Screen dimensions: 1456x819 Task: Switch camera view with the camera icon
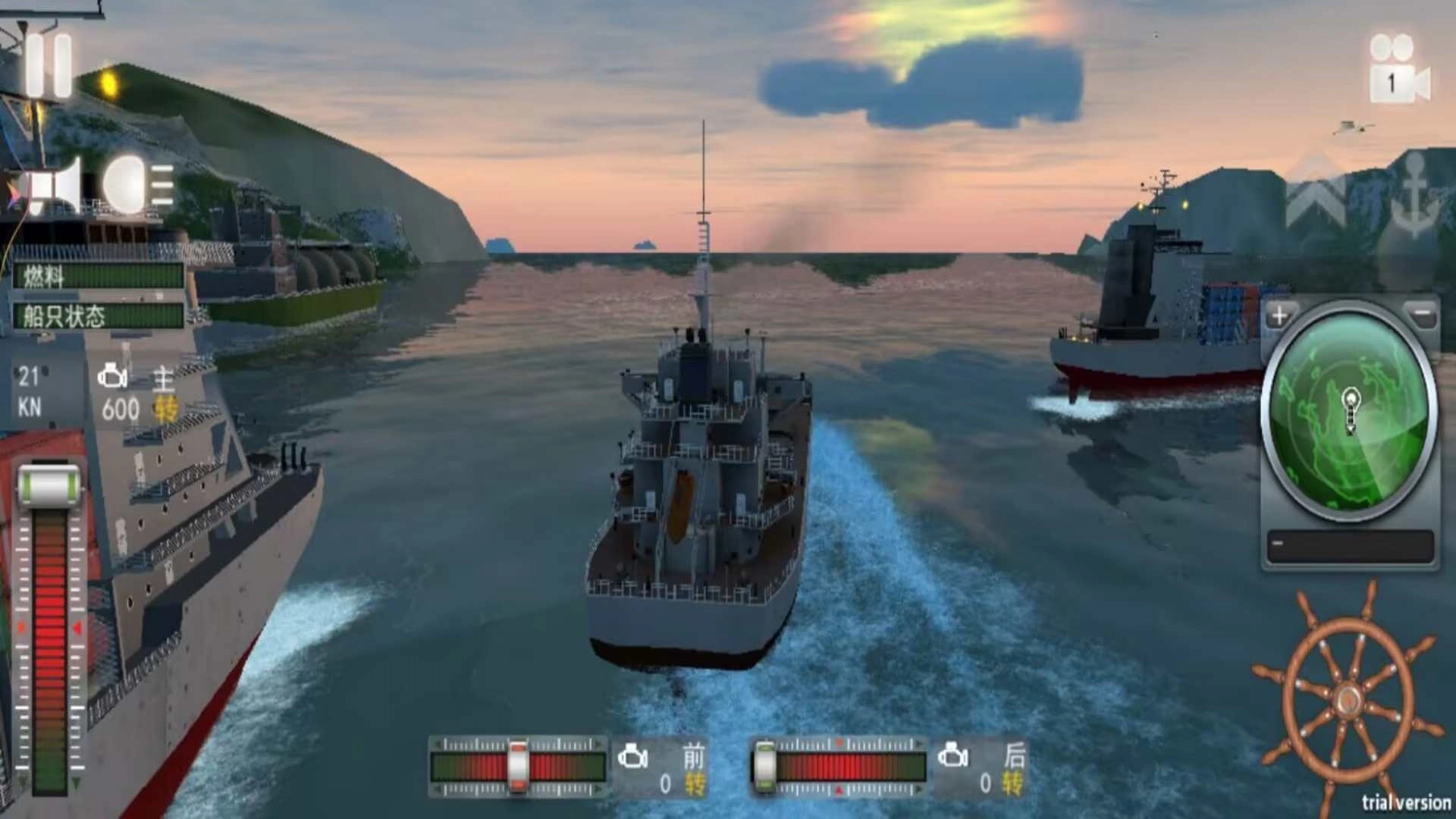pos(1398,70)
